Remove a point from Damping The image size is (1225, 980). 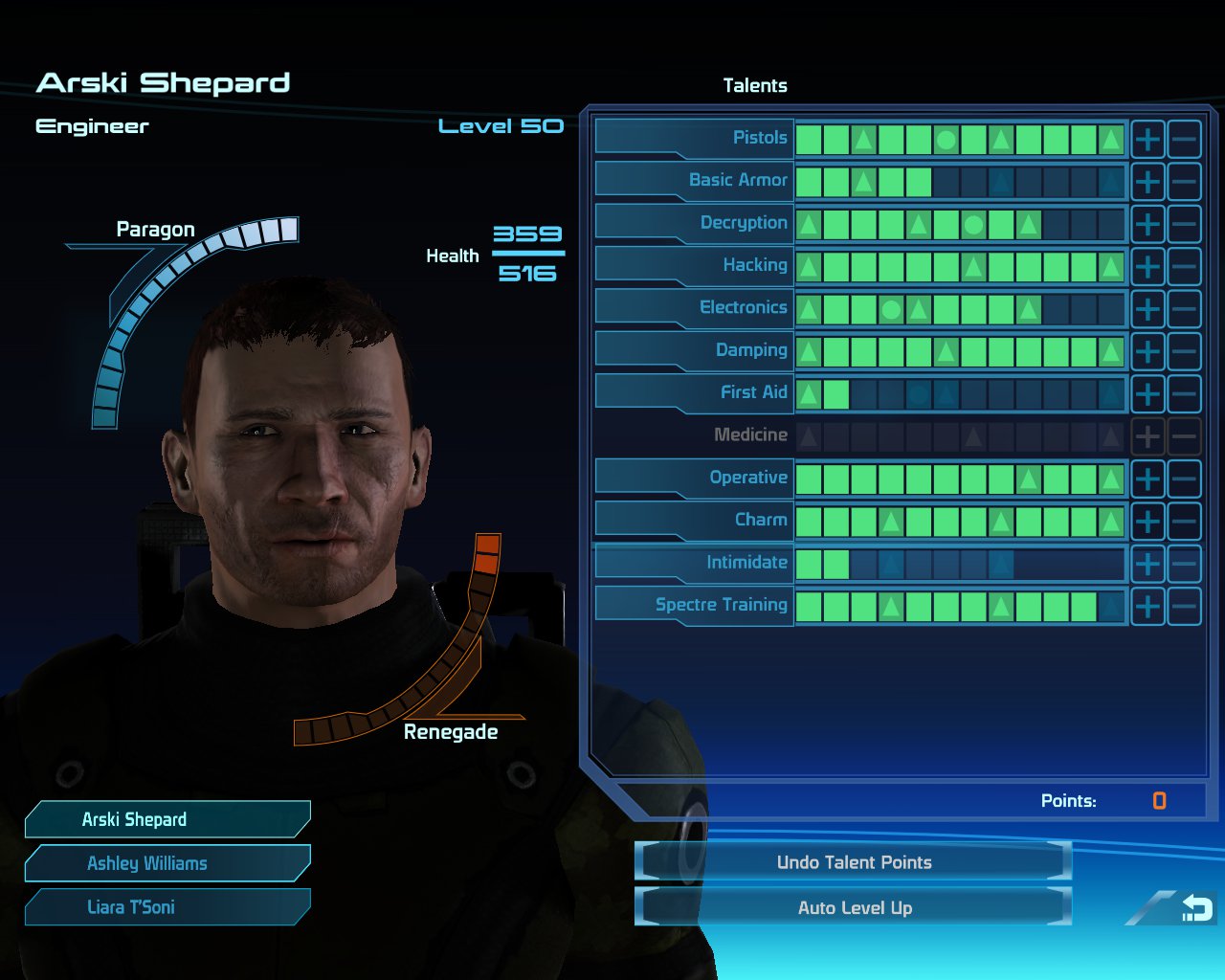click(x=1185, y=351)
